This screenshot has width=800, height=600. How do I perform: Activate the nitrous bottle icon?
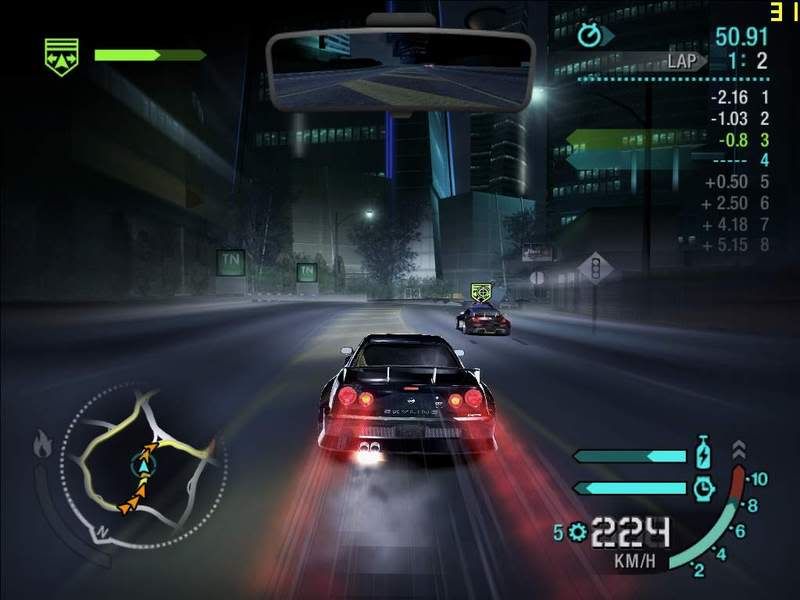click(704, 454)
